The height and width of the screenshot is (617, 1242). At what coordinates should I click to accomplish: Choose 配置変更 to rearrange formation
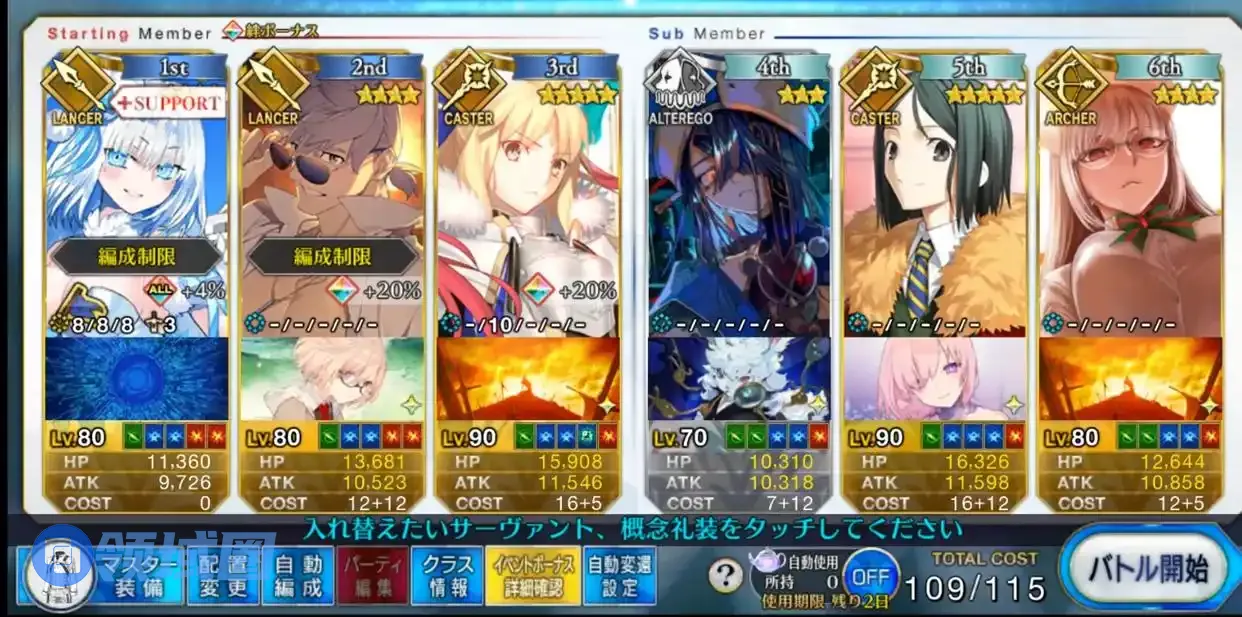click(222, 576)
